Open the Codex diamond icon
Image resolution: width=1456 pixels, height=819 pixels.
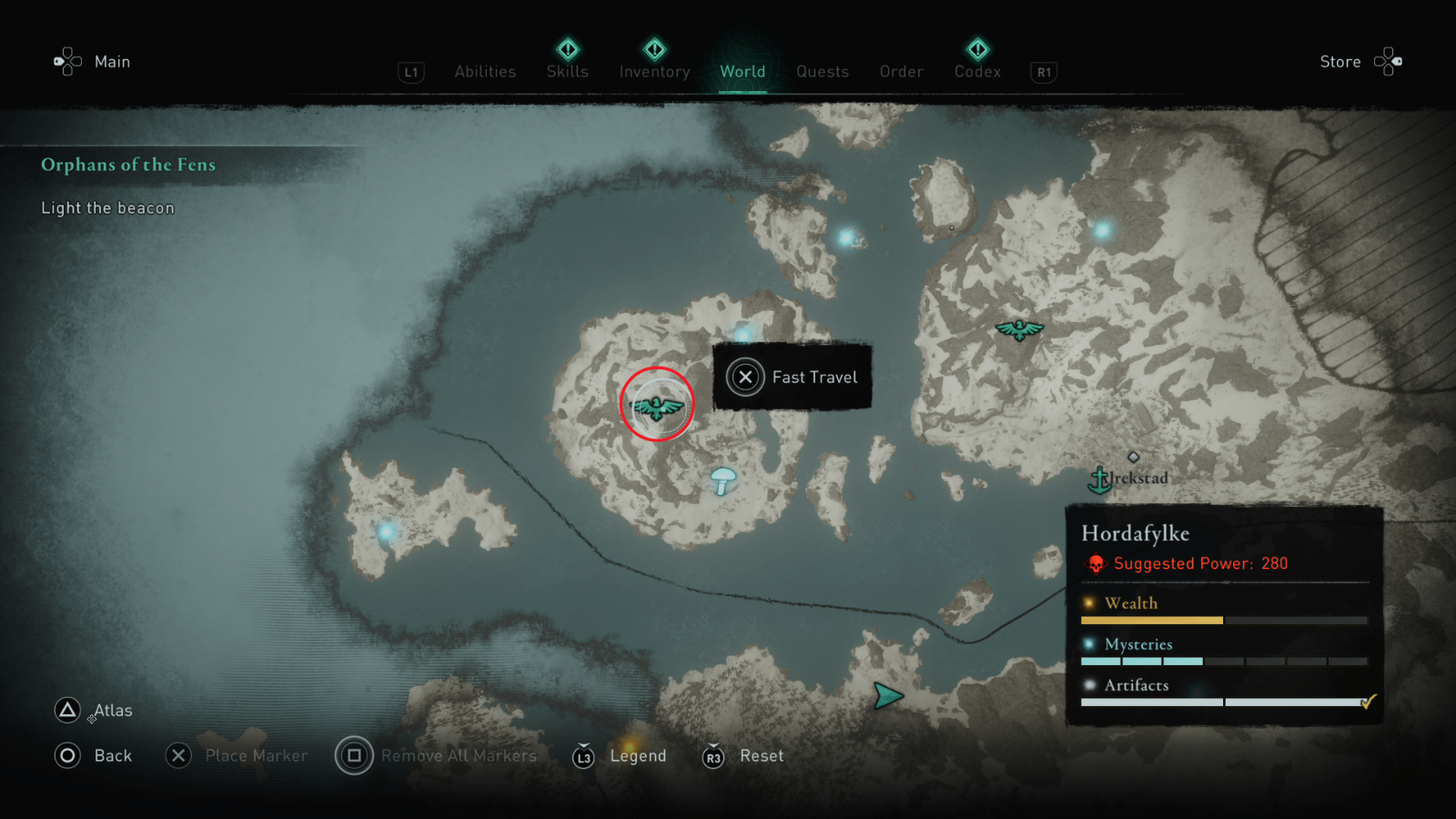976,51
